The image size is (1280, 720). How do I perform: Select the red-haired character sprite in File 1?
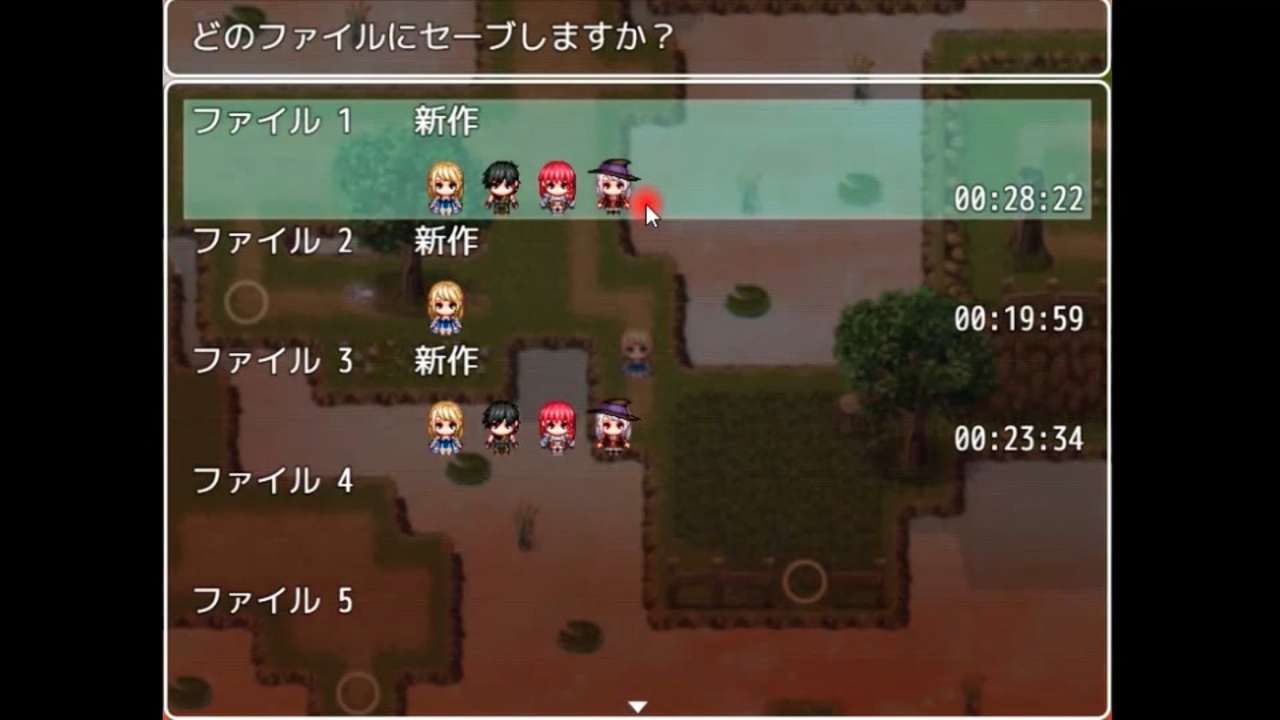(557, 185)
